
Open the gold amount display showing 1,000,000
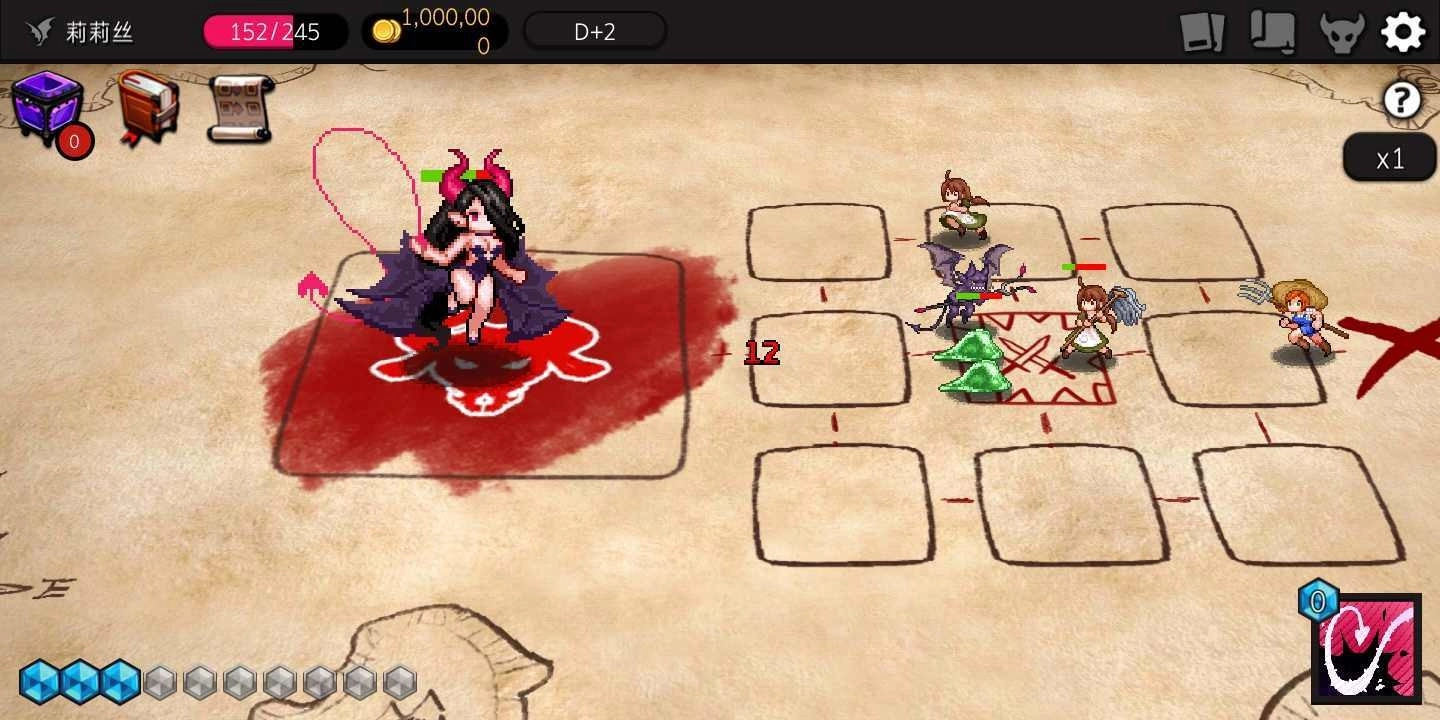(435, 29)
